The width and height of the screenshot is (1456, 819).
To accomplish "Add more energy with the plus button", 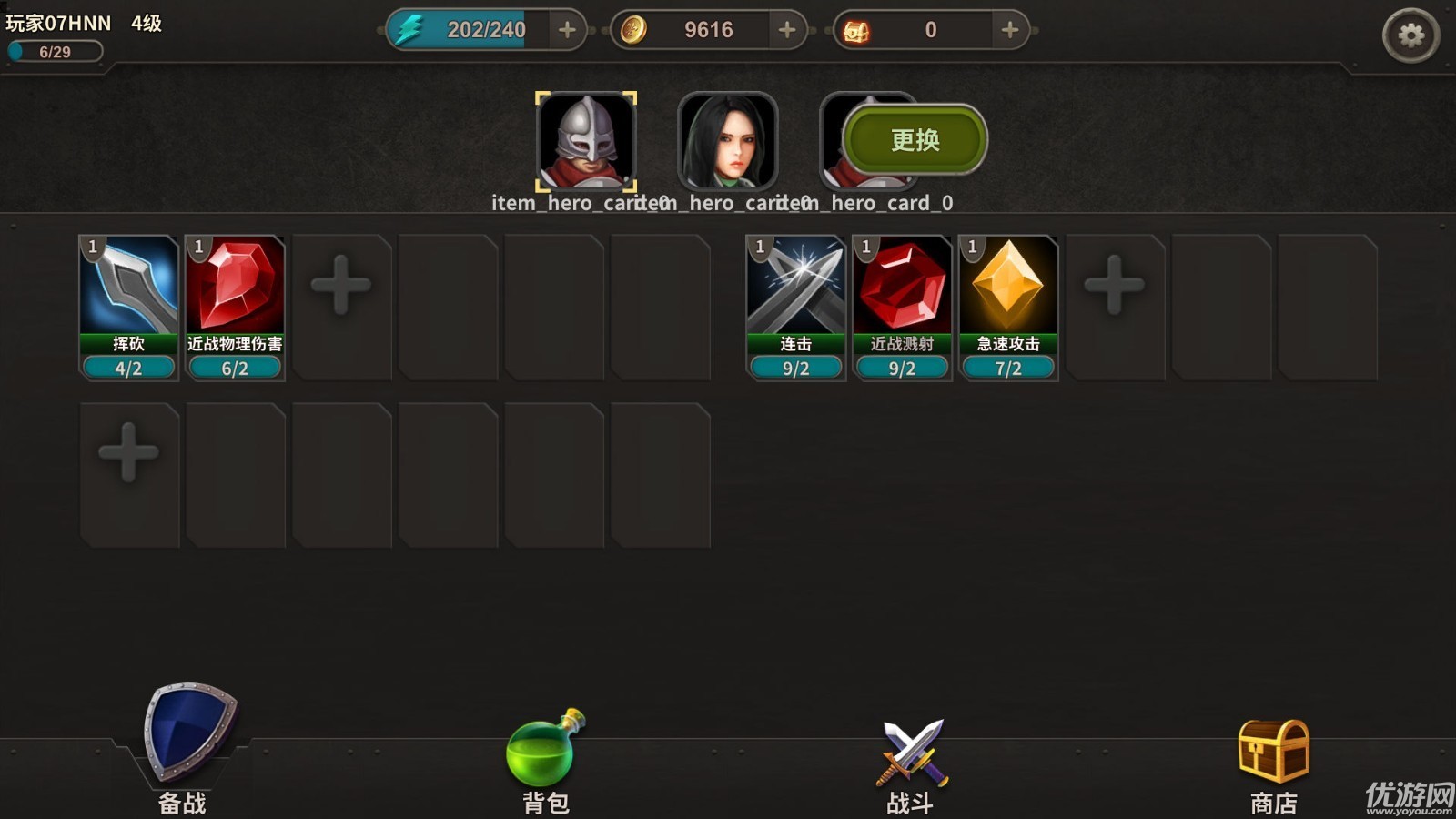I will pyautogui.click(x=567, y=30).
